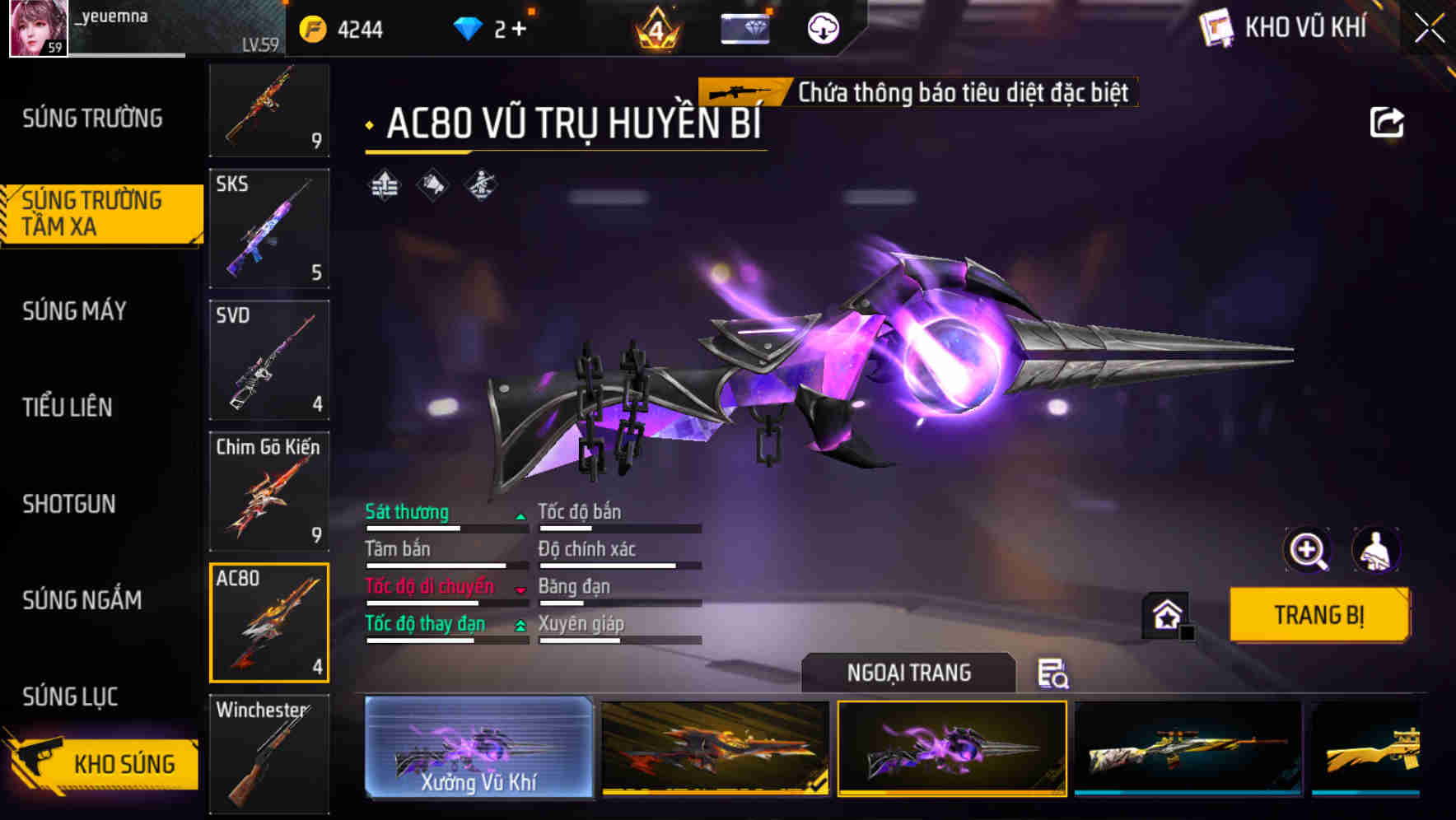The image size is (1456, 820).
Task: Click the skin search icon beside Ngoại Trang
Action: 1052,673
